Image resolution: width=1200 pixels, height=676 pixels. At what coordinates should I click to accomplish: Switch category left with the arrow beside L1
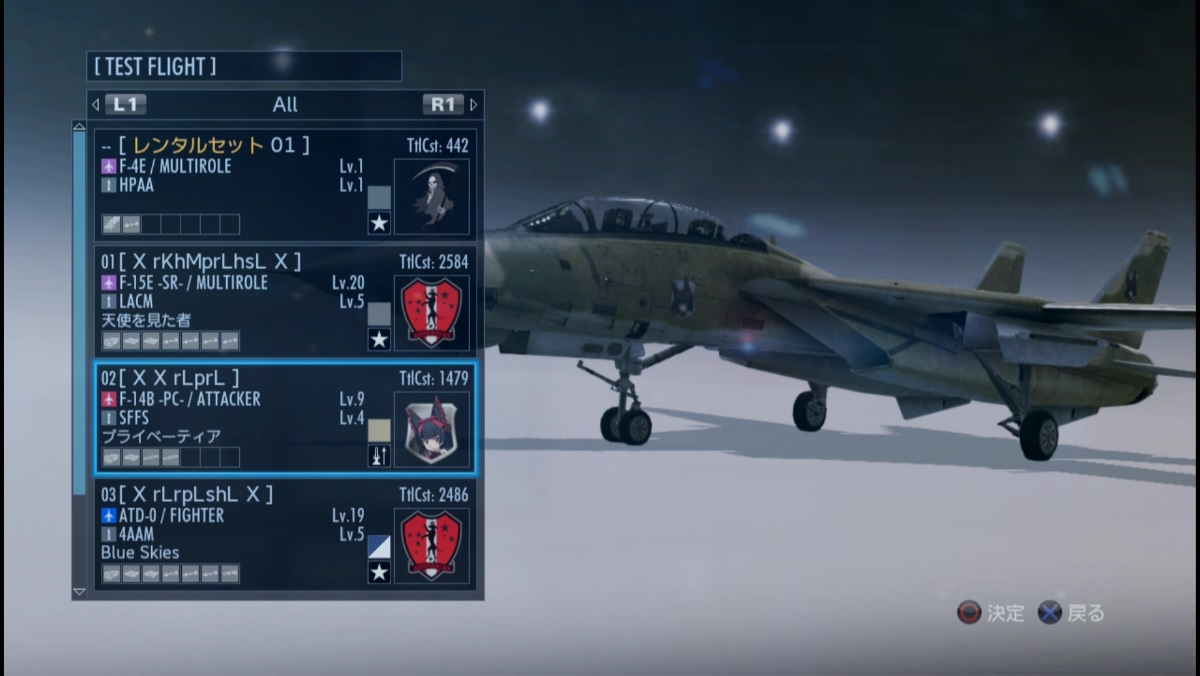pyautogui.click(x=96, y=104)
